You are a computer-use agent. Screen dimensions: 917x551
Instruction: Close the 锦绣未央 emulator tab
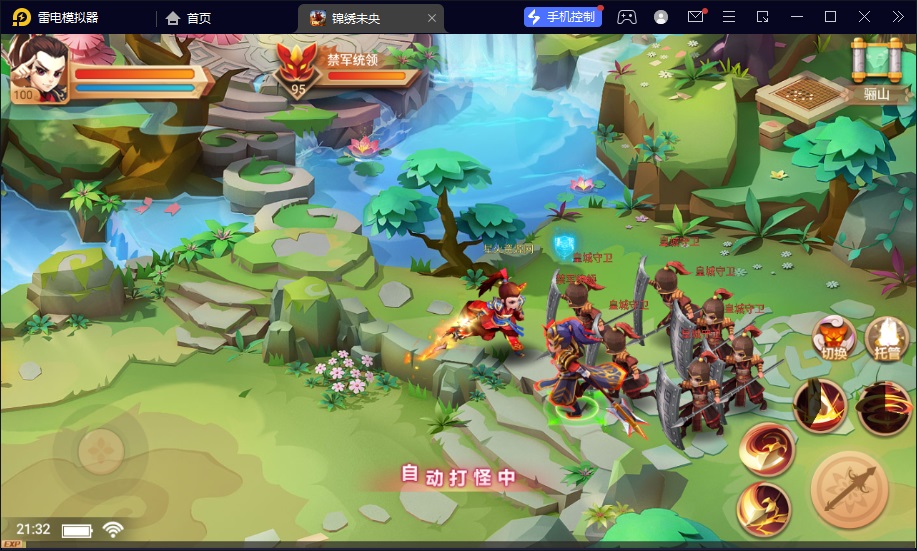point(432,18)
